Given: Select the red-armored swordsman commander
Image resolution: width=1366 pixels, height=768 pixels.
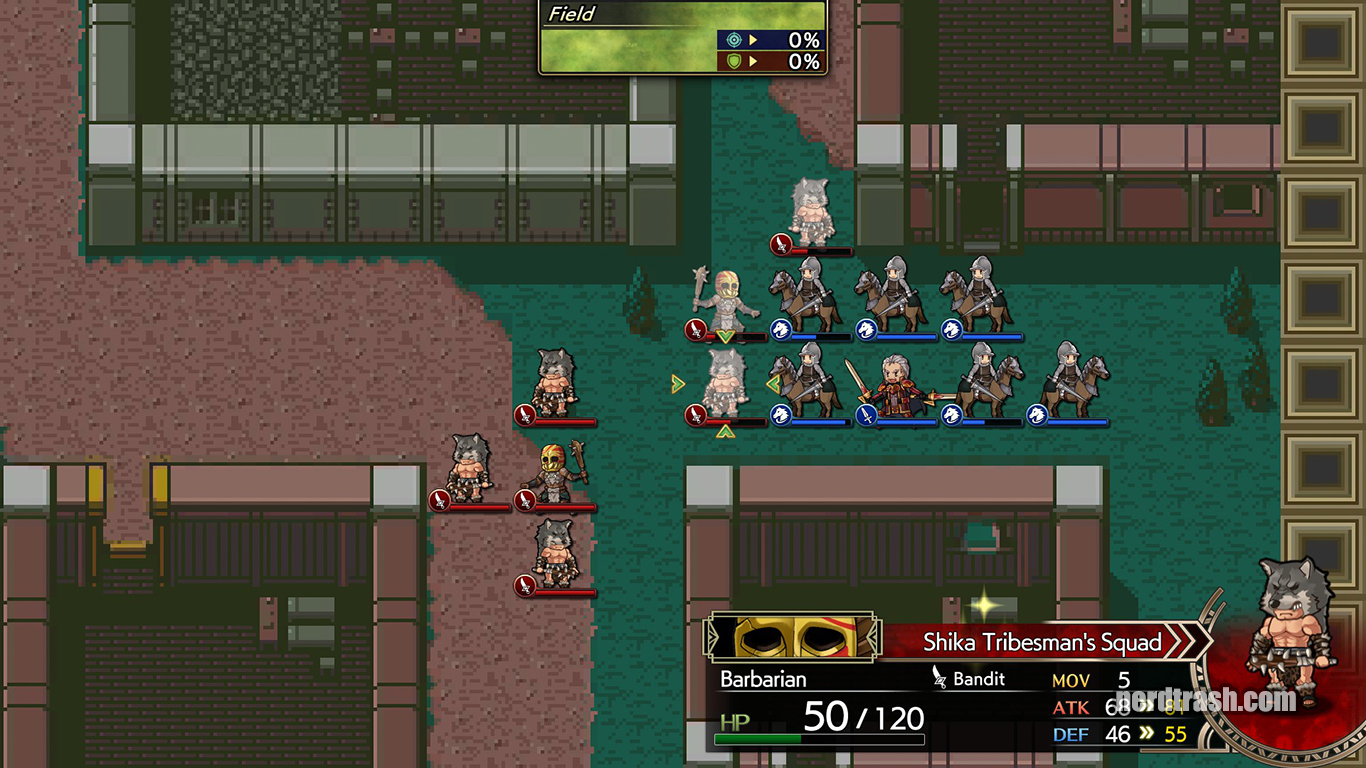Looking at the screenshot, I should tap(892, 386).
